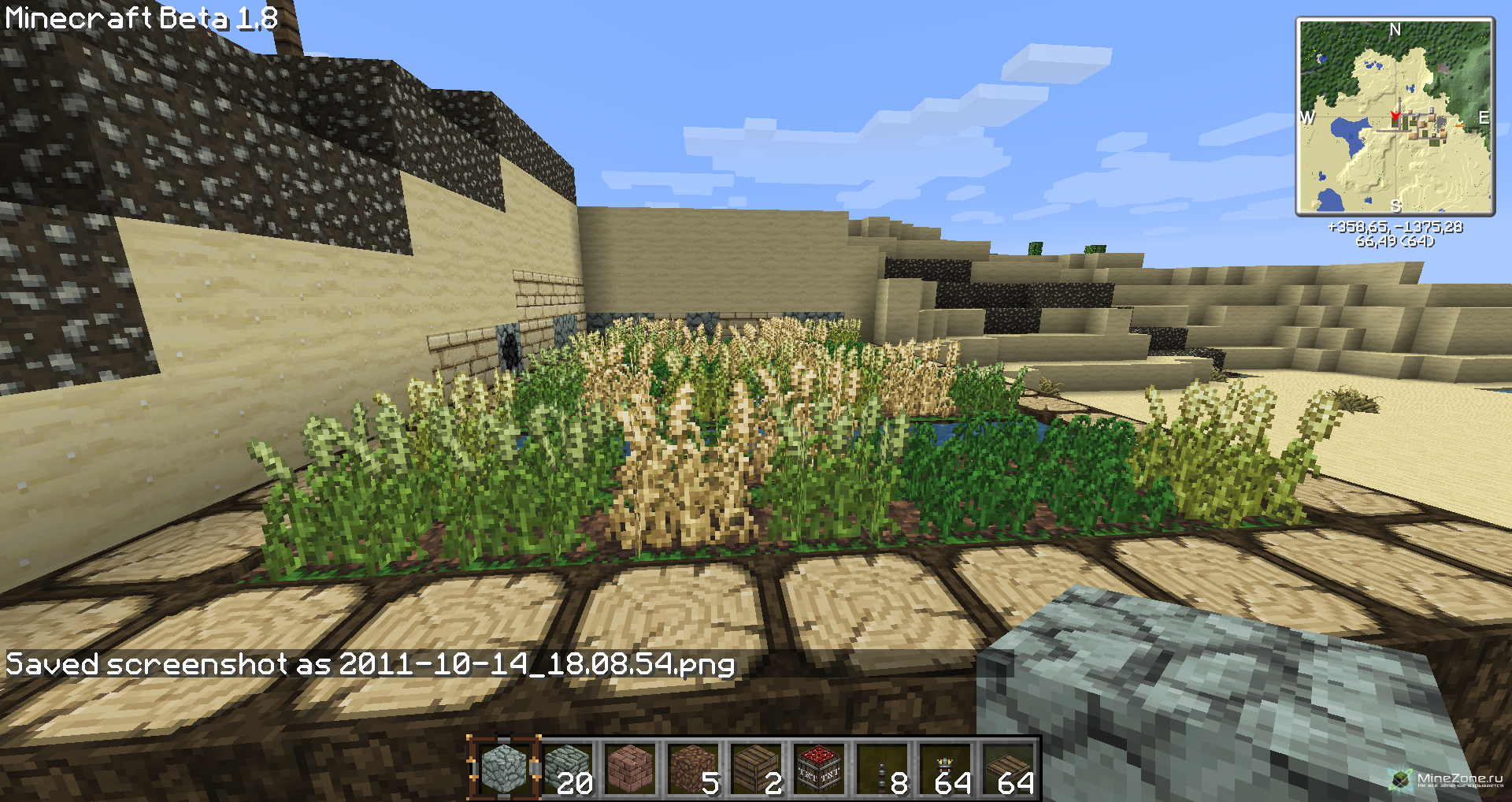Pick the wooden planks stack of 2

tap(756, 770)
